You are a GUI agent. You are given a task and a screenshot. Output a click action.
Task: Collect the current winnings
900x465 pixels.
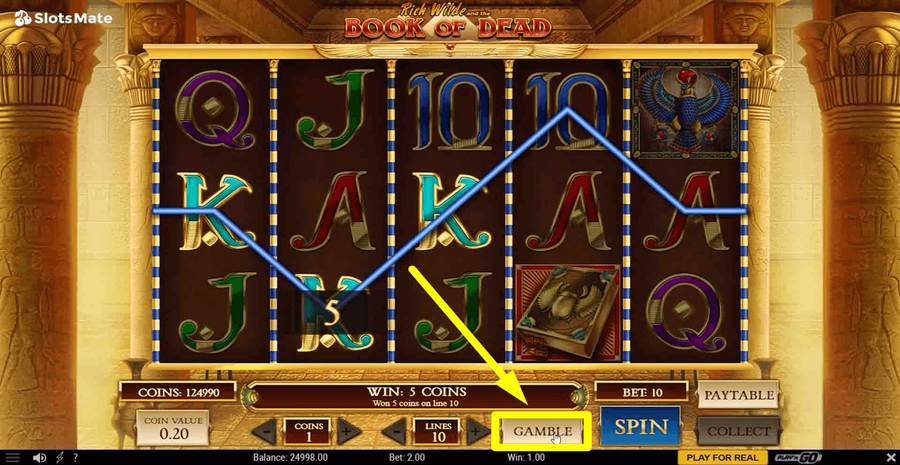point(740,431)
